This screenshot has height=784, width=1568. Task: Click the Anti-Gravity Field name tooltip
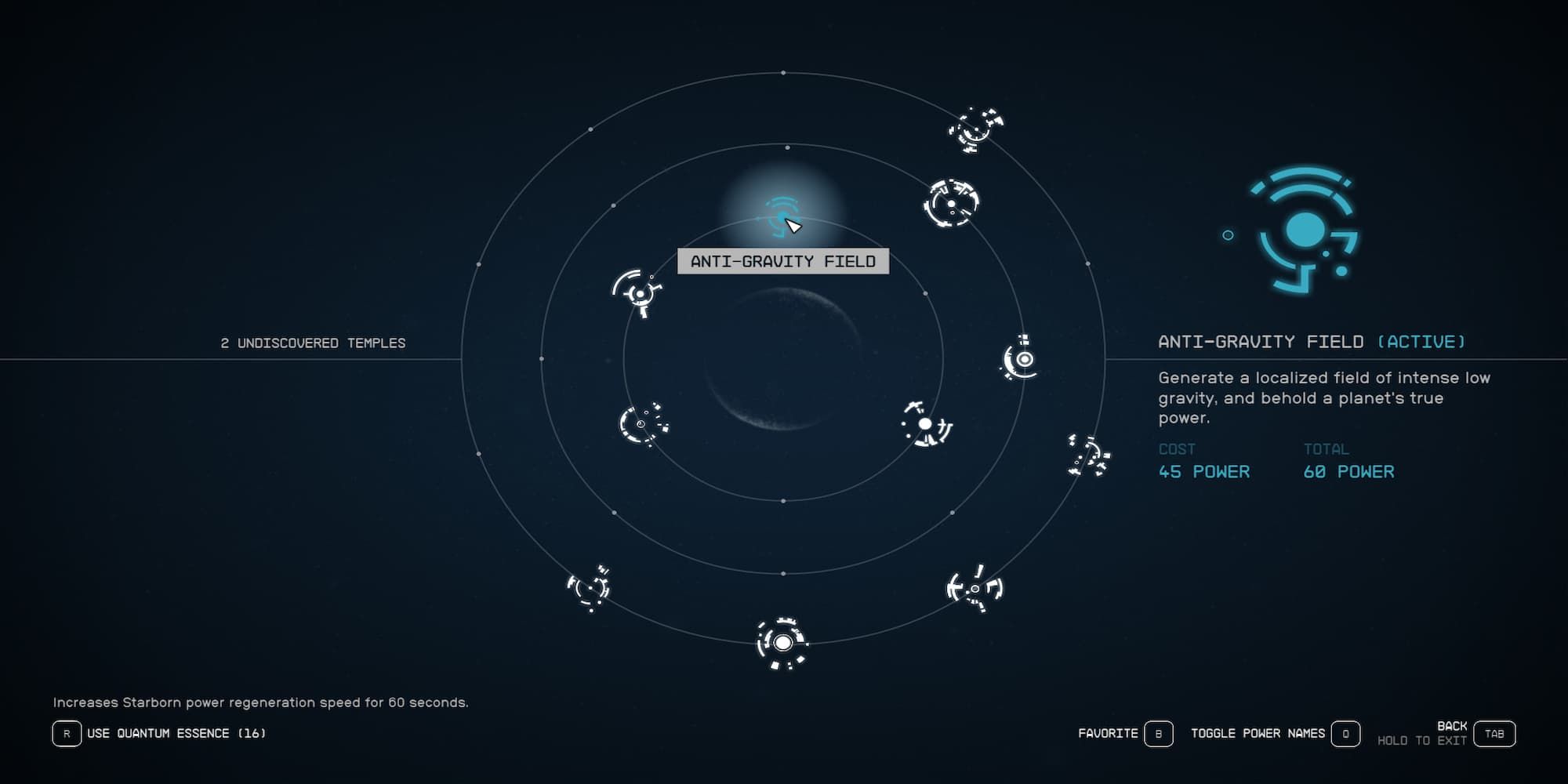coord(782,263)
